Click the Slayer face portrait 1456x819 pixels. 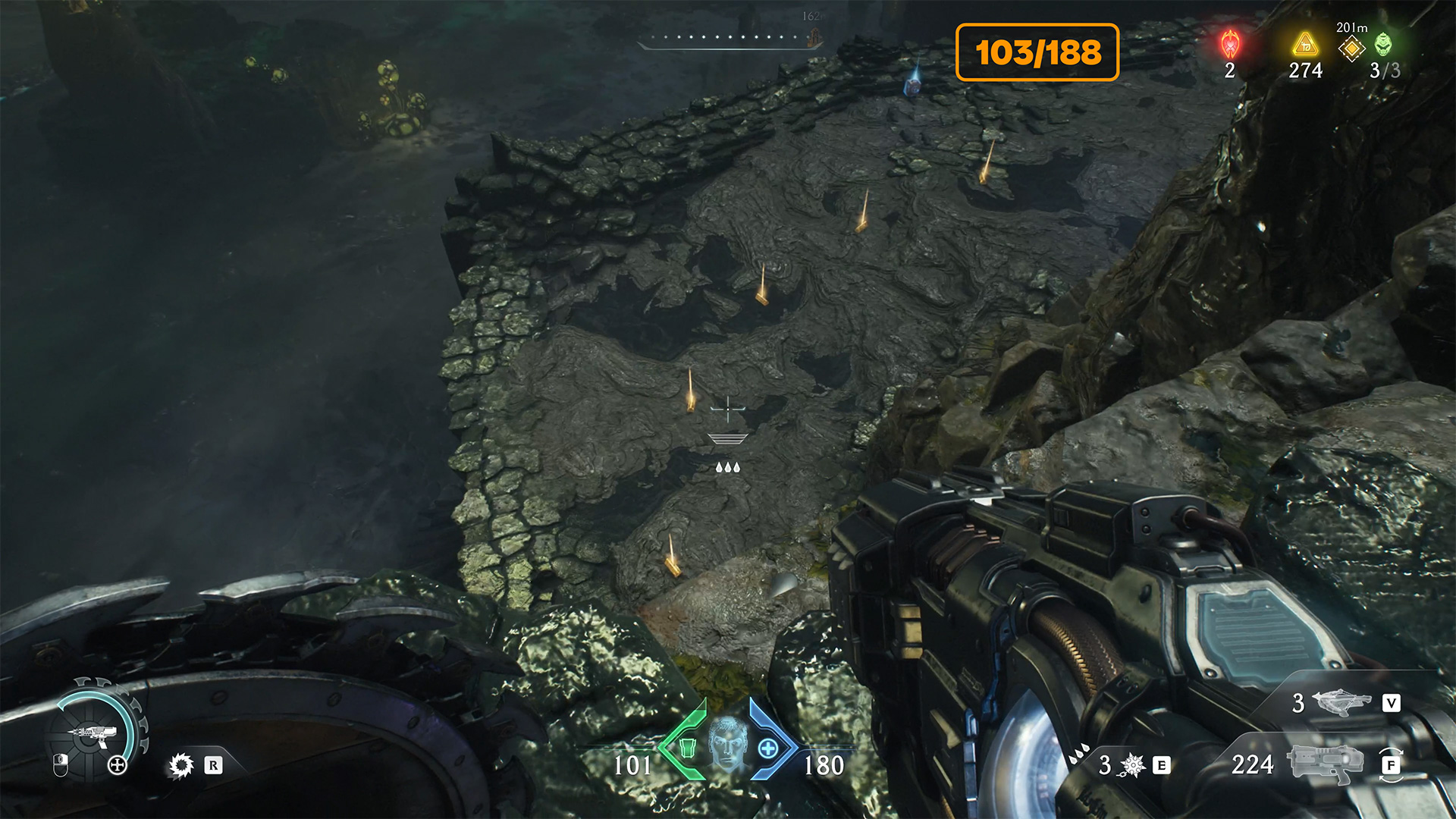727,745
